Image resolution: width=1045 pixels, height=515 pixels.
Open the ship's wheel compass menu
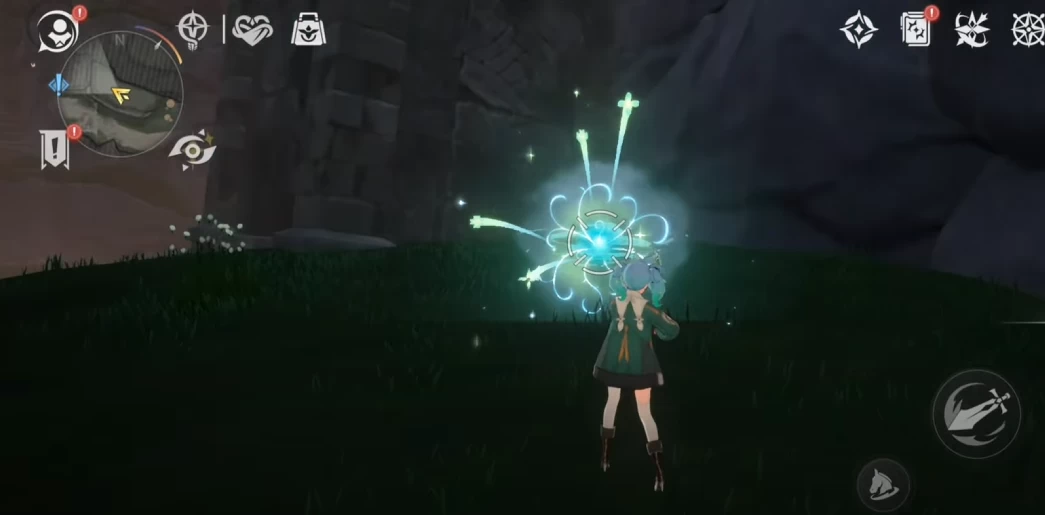1029,30
